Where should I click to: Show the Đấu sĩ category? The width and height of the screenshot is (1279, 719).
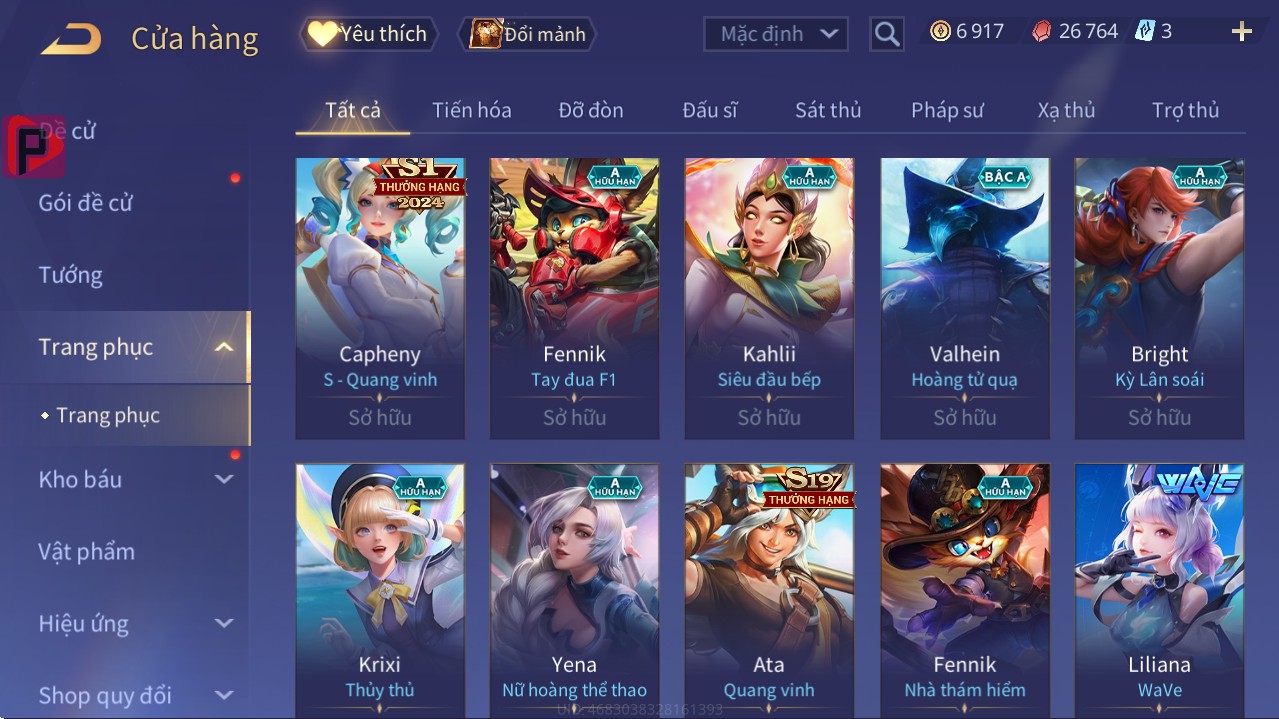(x=709, y=110)
